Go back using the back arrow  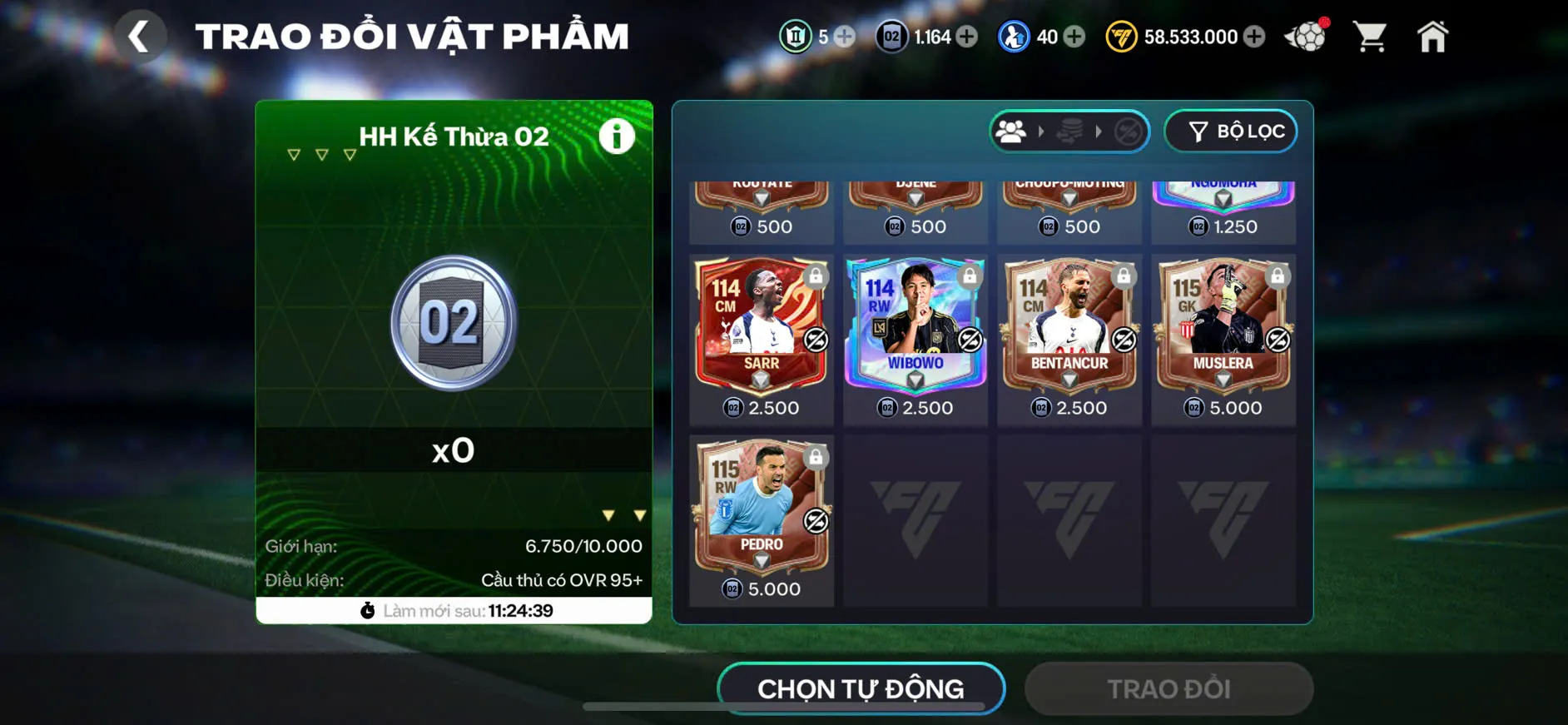(140, 36)
